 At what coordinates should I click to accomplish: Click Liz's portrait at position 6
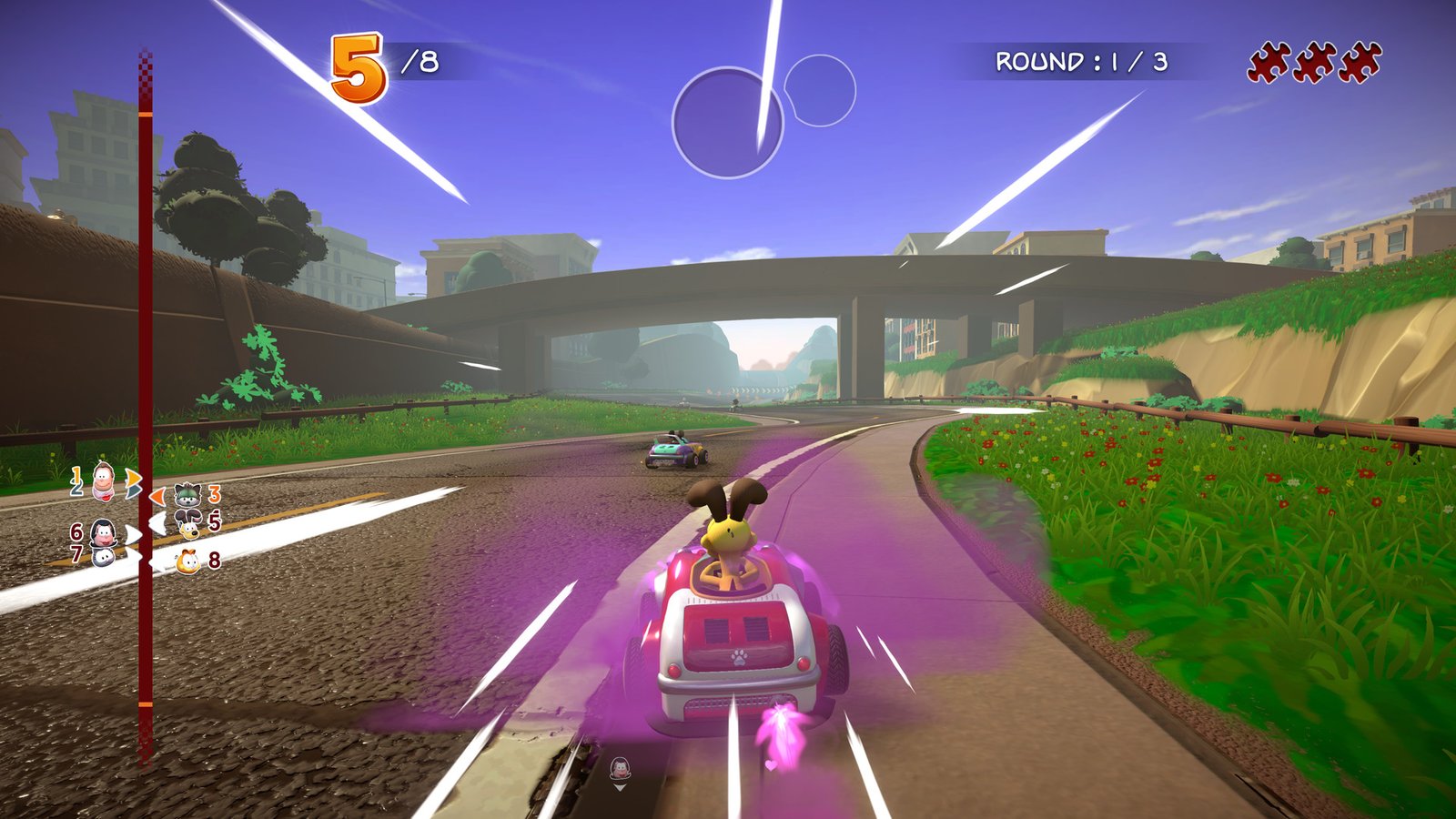[103, 534]
